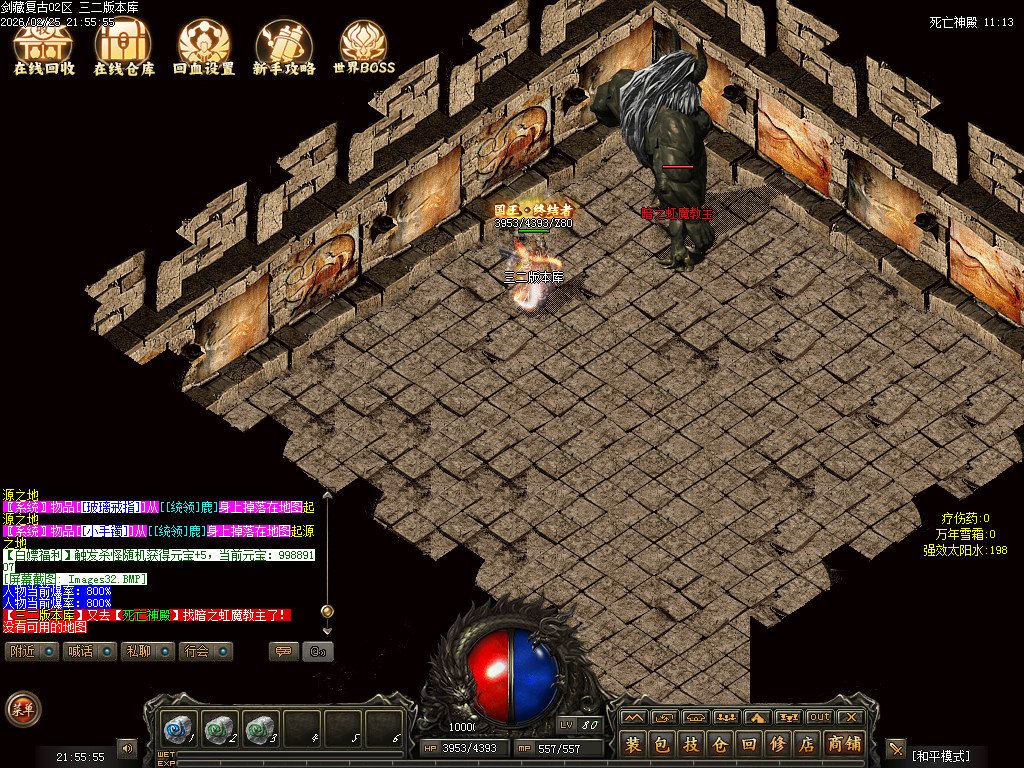The image size is (1024, 768).
Task: Use the blue scroll in hotbar slot 1
Action: (178, 728)
